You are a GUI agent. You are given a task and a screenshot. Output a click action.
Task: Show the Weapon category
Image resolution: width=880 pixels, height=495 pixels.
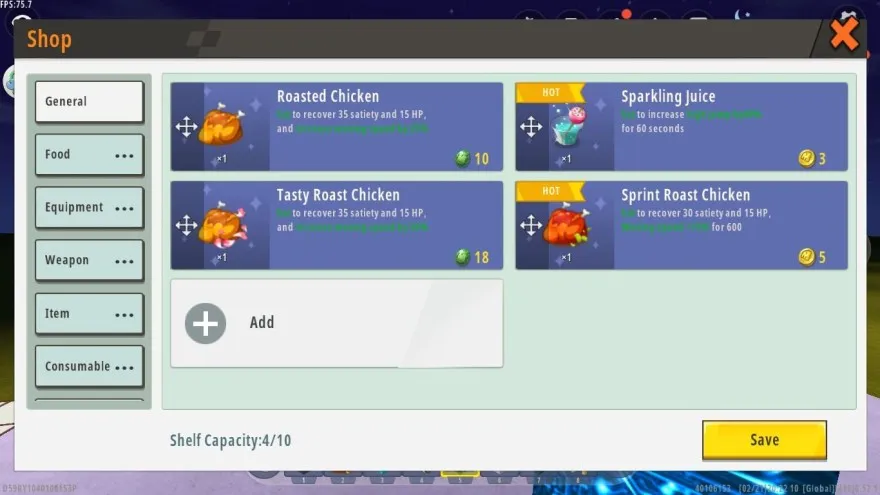click(x=89, y=261)
